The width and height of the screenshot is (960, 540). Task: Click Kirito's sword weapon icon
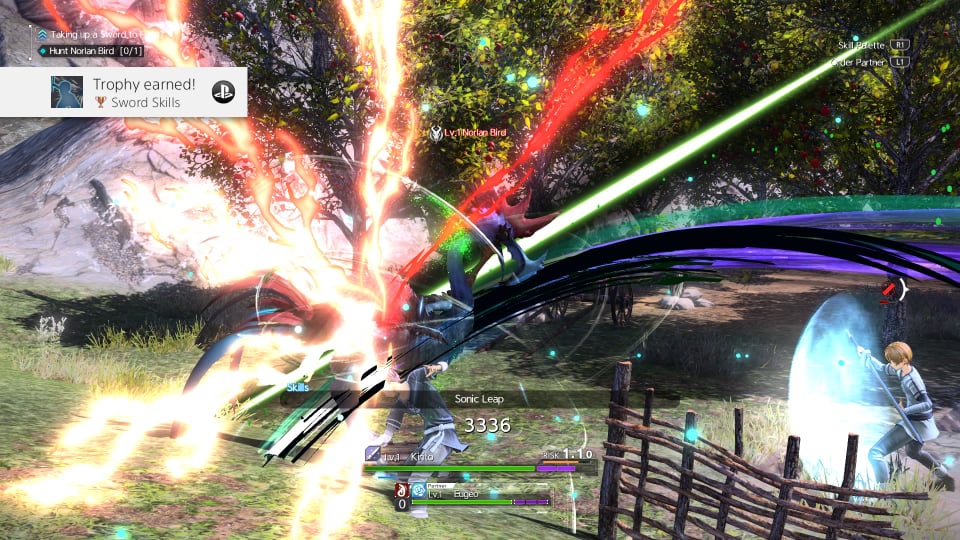(372, 454)
